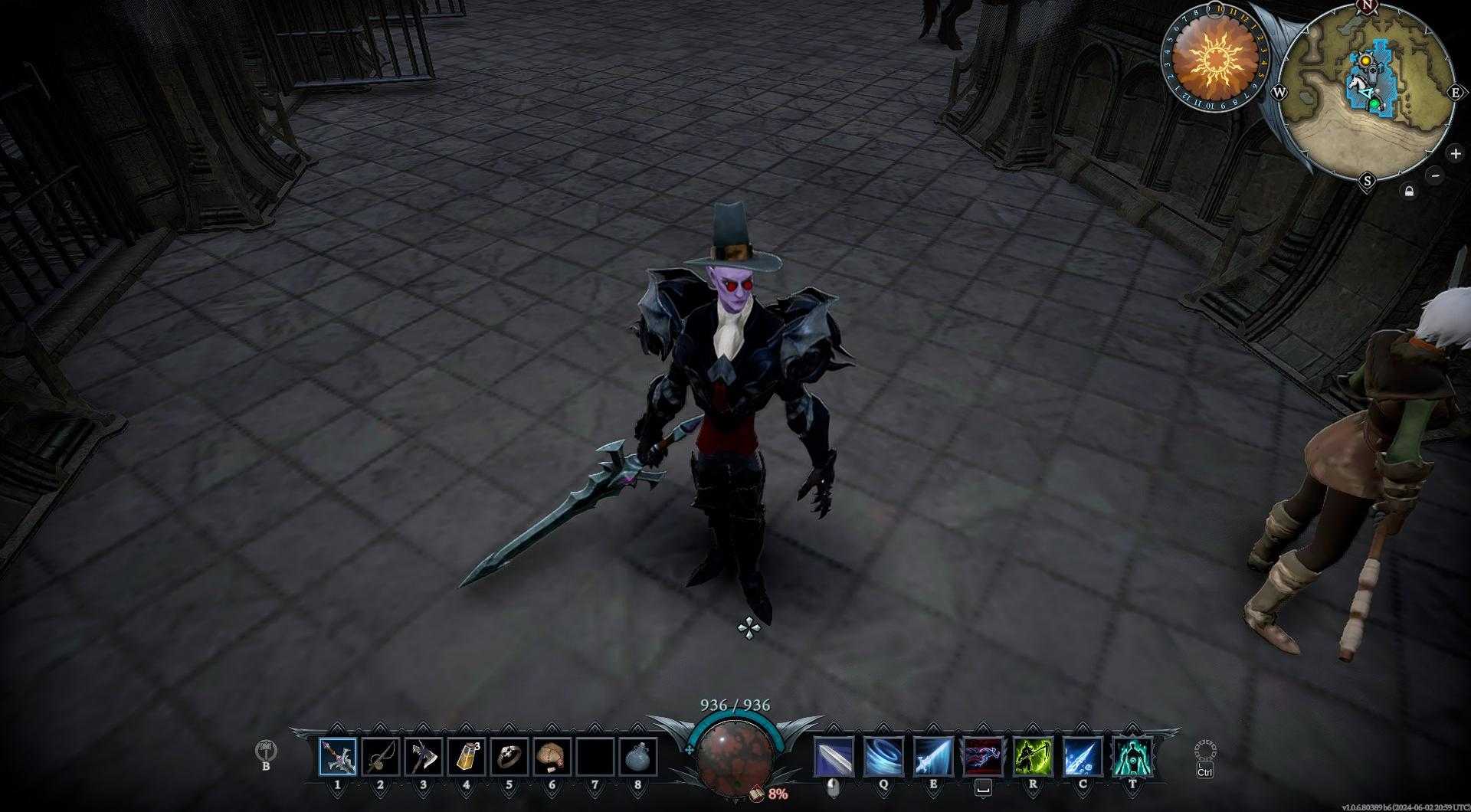Use the round grey flask in slot 8
The height and width of the screenshot is (812, 1471).
click(638, 757)
